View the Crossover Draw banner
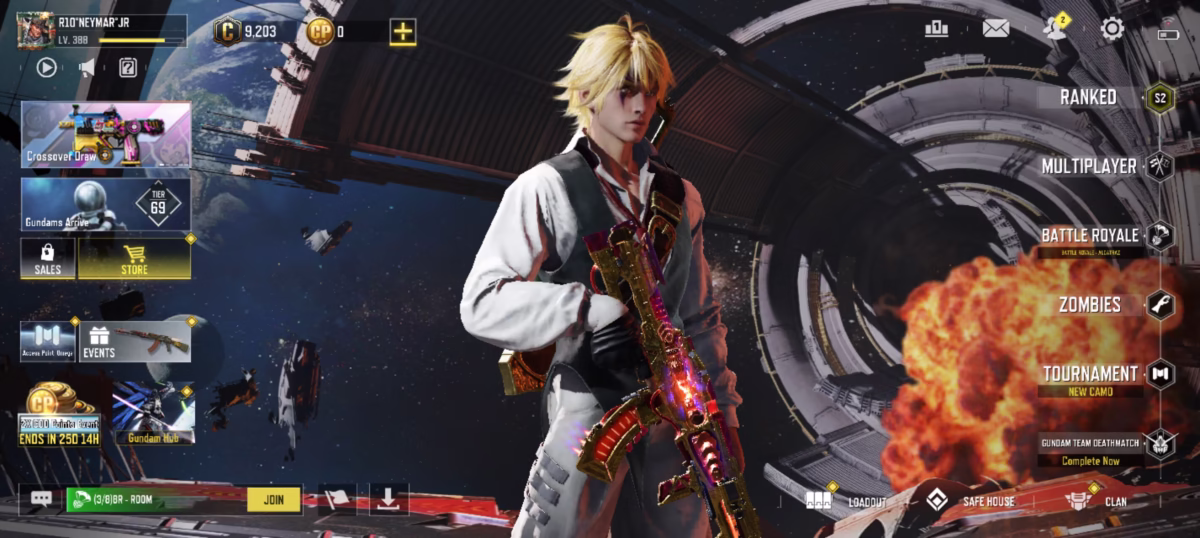Screen dimensions: 1200x538 [x=106, y=134]
